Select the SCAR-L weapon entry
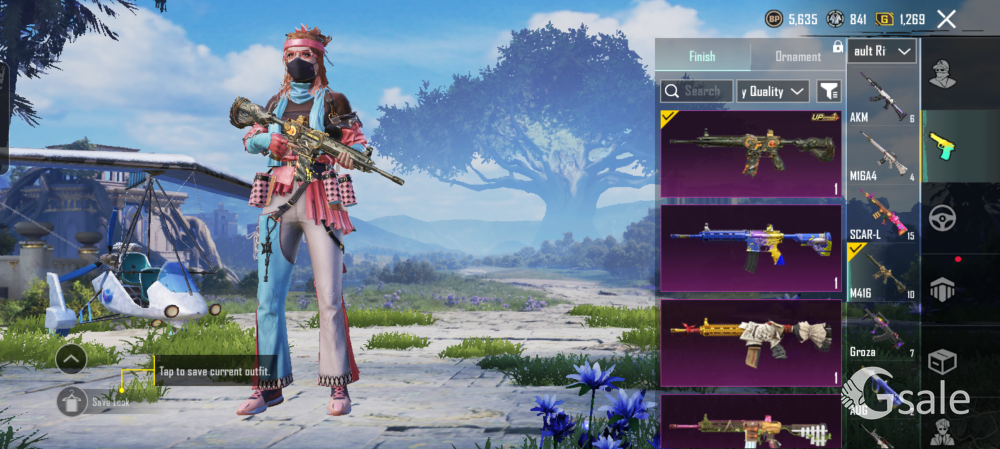The height and width of the screenshot is (449, 1000). click(x=882, y=215)
